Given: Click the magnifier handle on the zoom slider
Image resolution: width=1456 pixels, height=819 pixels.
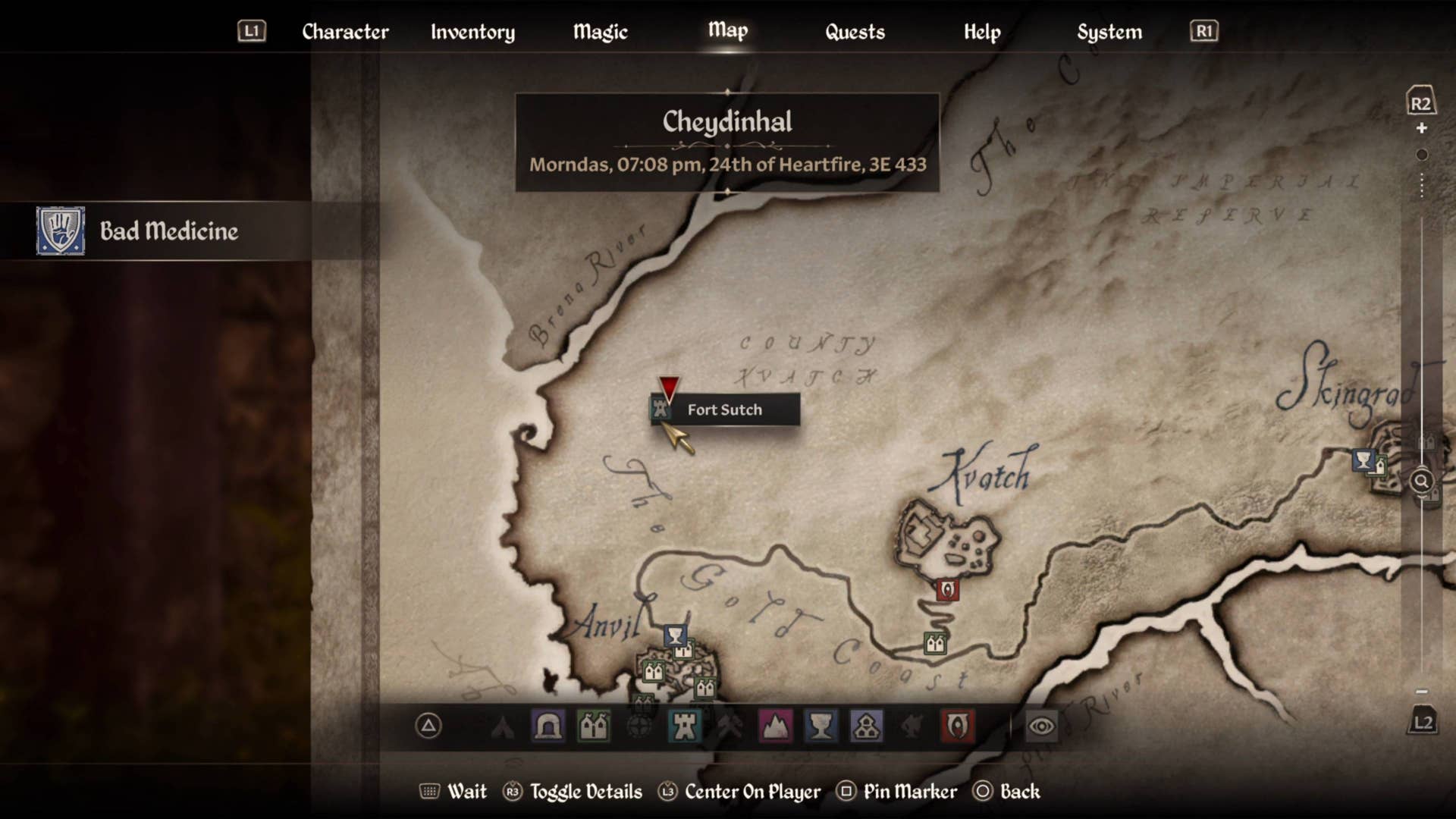Looking at the screenshot, I should click(x=1421, y=481).
